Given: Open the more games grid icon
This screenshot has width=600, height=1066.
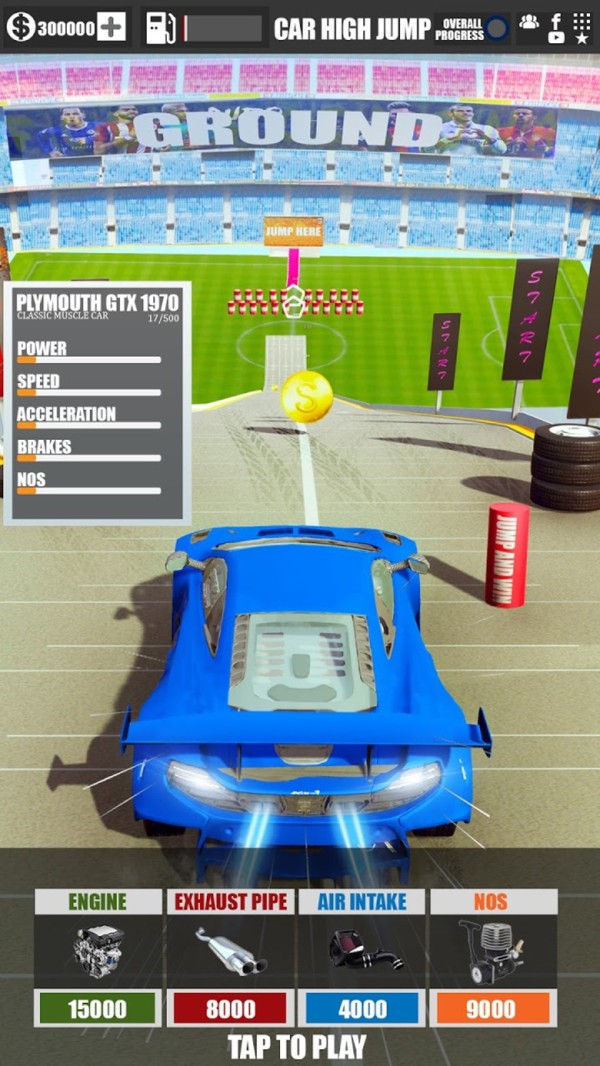Looking at the screenshot, I should point(582,19).
